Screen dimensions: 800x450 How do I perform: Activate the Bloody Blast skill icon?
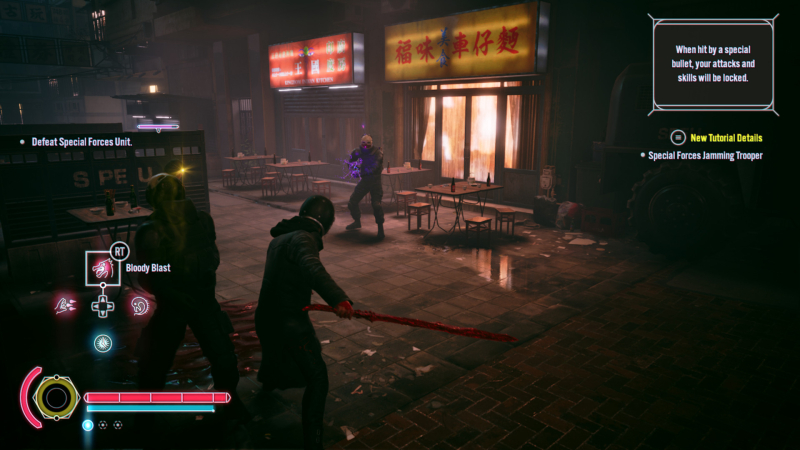102,268
